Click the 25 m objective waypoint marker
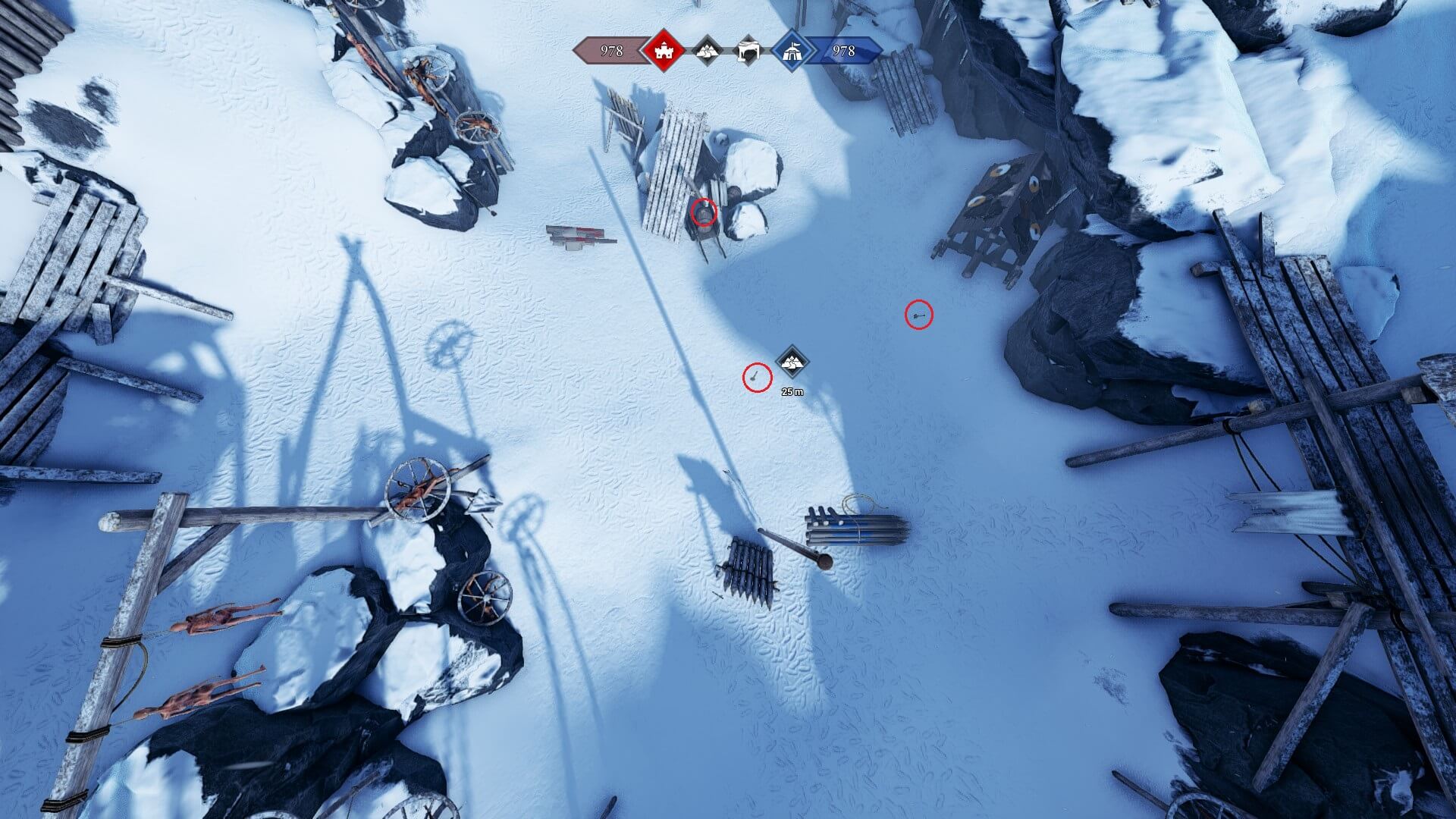The width and height of the screenshot is (1456, 819). [792, 362]
